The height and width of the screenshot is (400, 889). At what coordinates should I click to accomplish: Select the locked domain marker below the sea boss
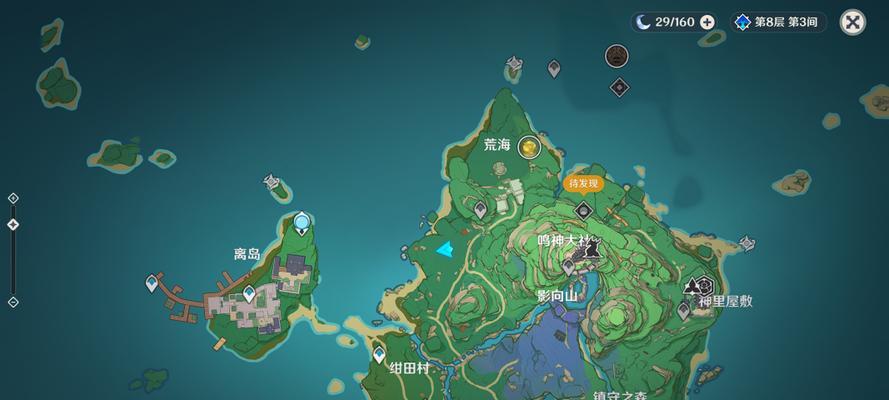620,87
